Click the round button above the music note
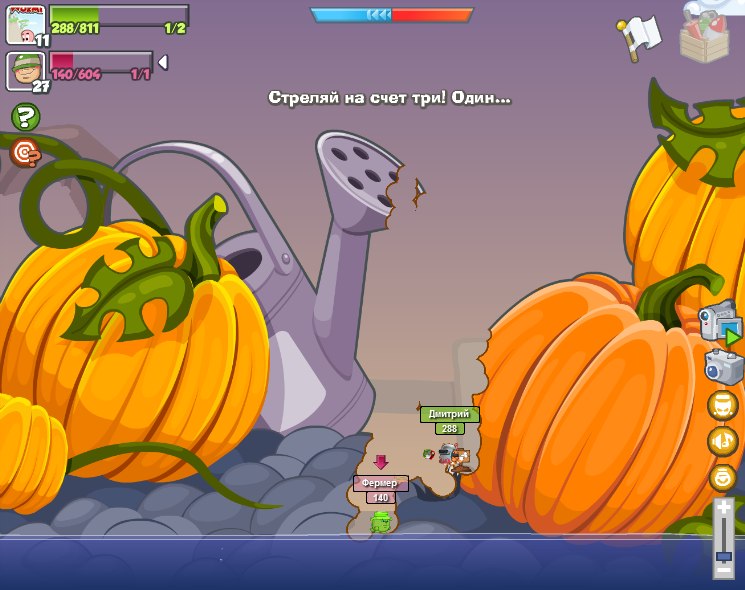 (x=722, y=405)
